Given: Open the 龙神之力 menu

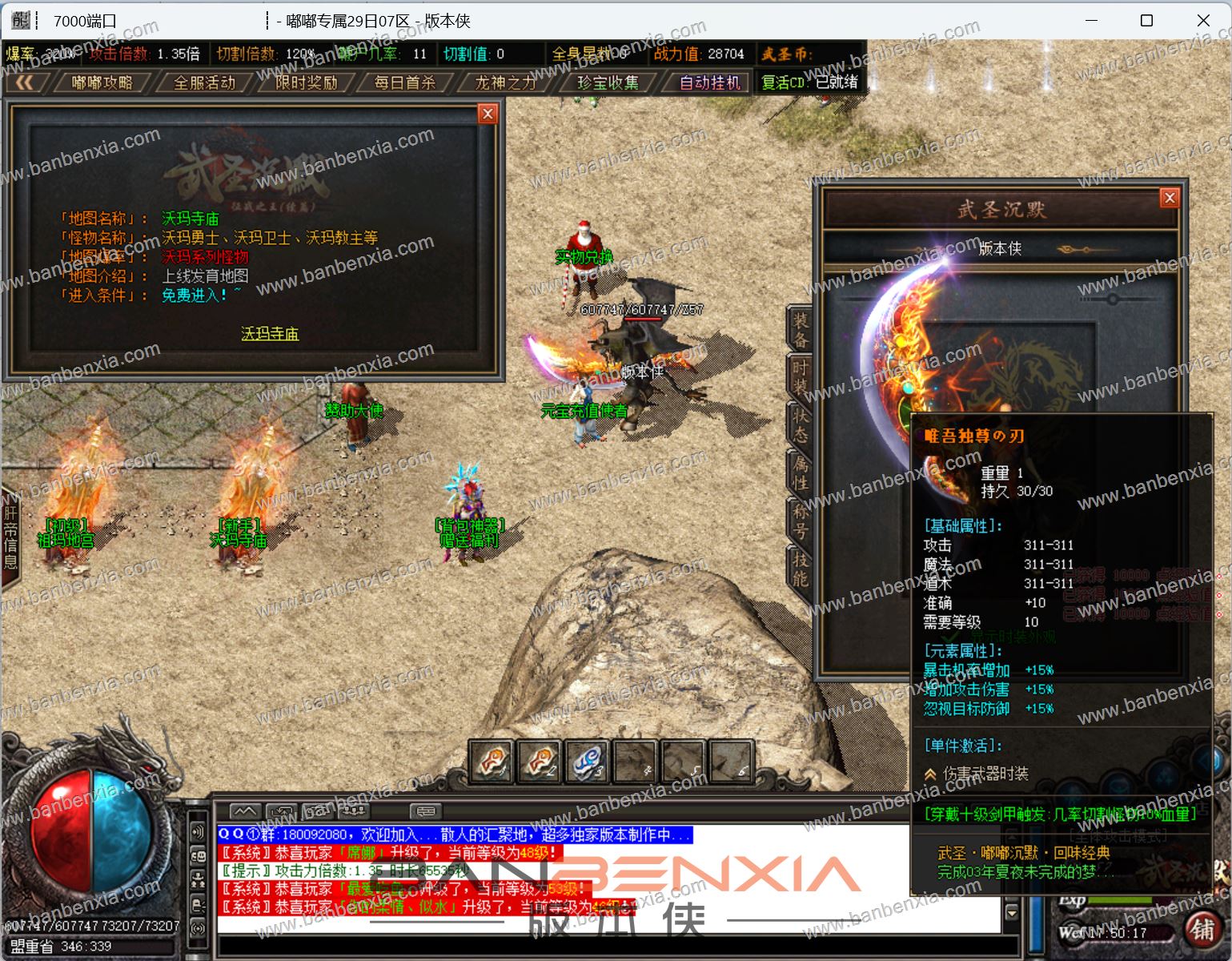Looking at the screenshot, I should pyautogui.click(x=505, y=82).
